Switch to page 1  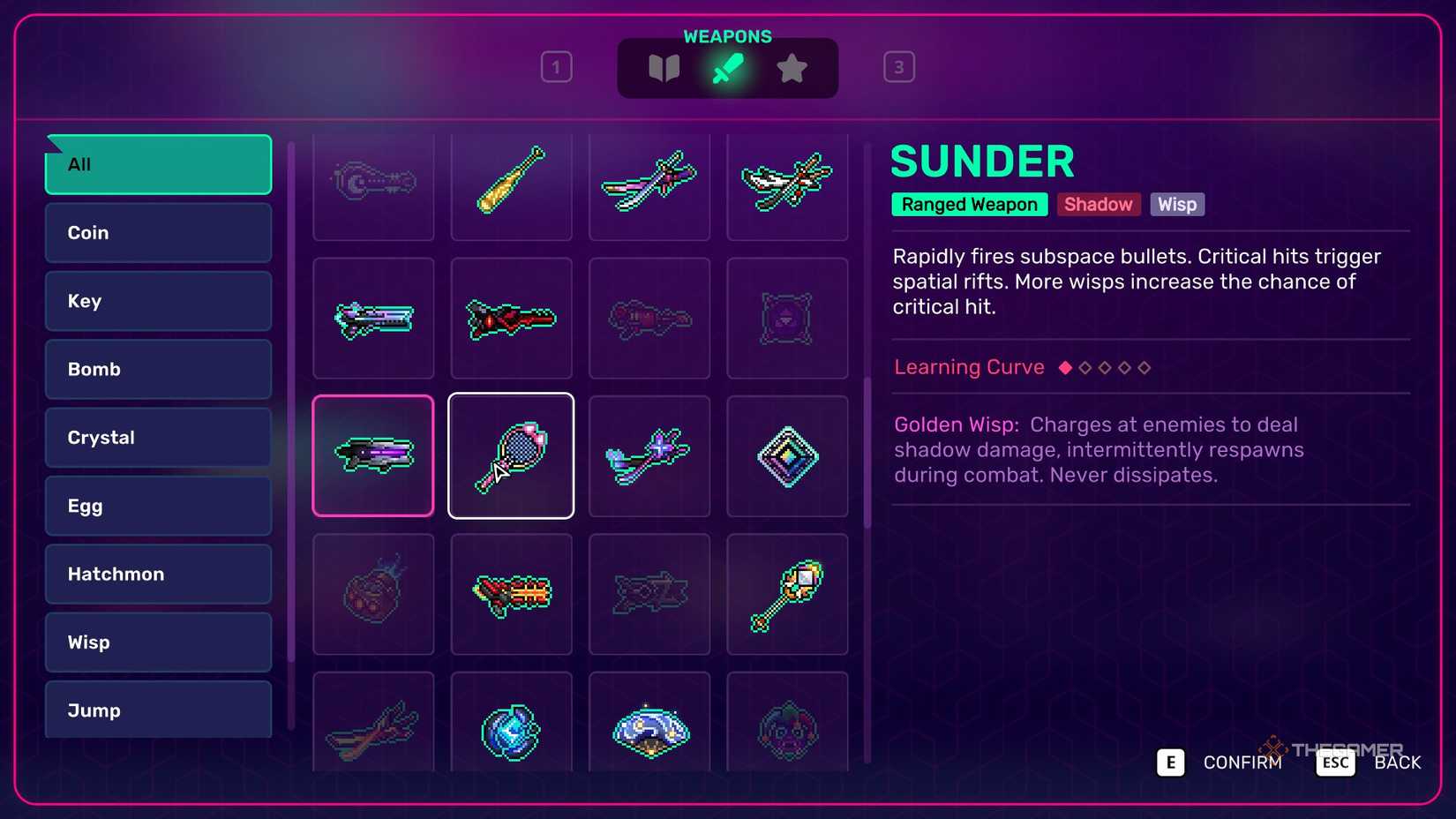click(557, 66)
